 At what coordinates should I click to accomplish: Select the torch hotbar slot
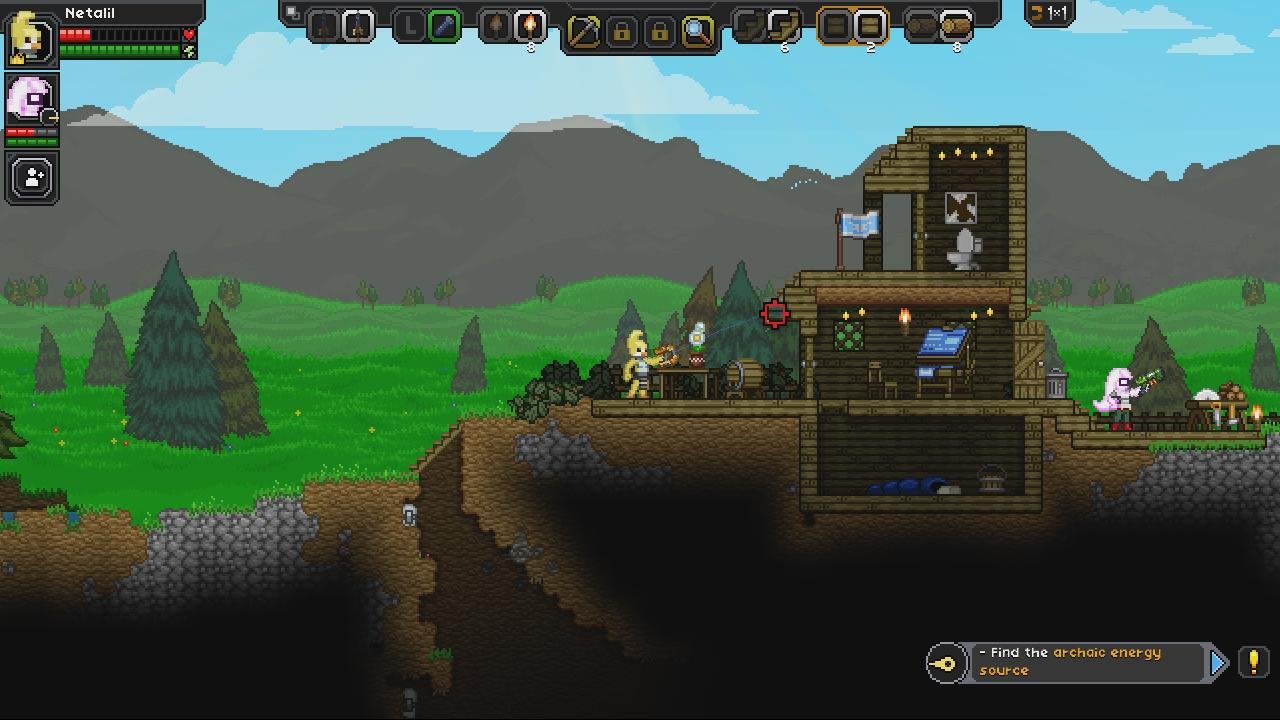531,27
